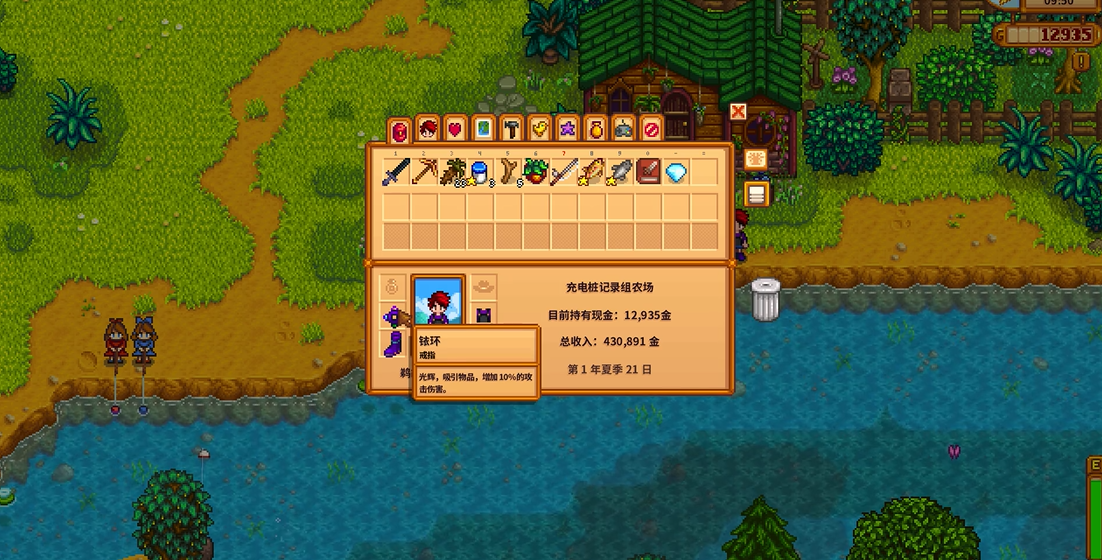Open the journal with the exclamation icon
This screenshot has width=1102, height=560.
[x=1080, y=62]
